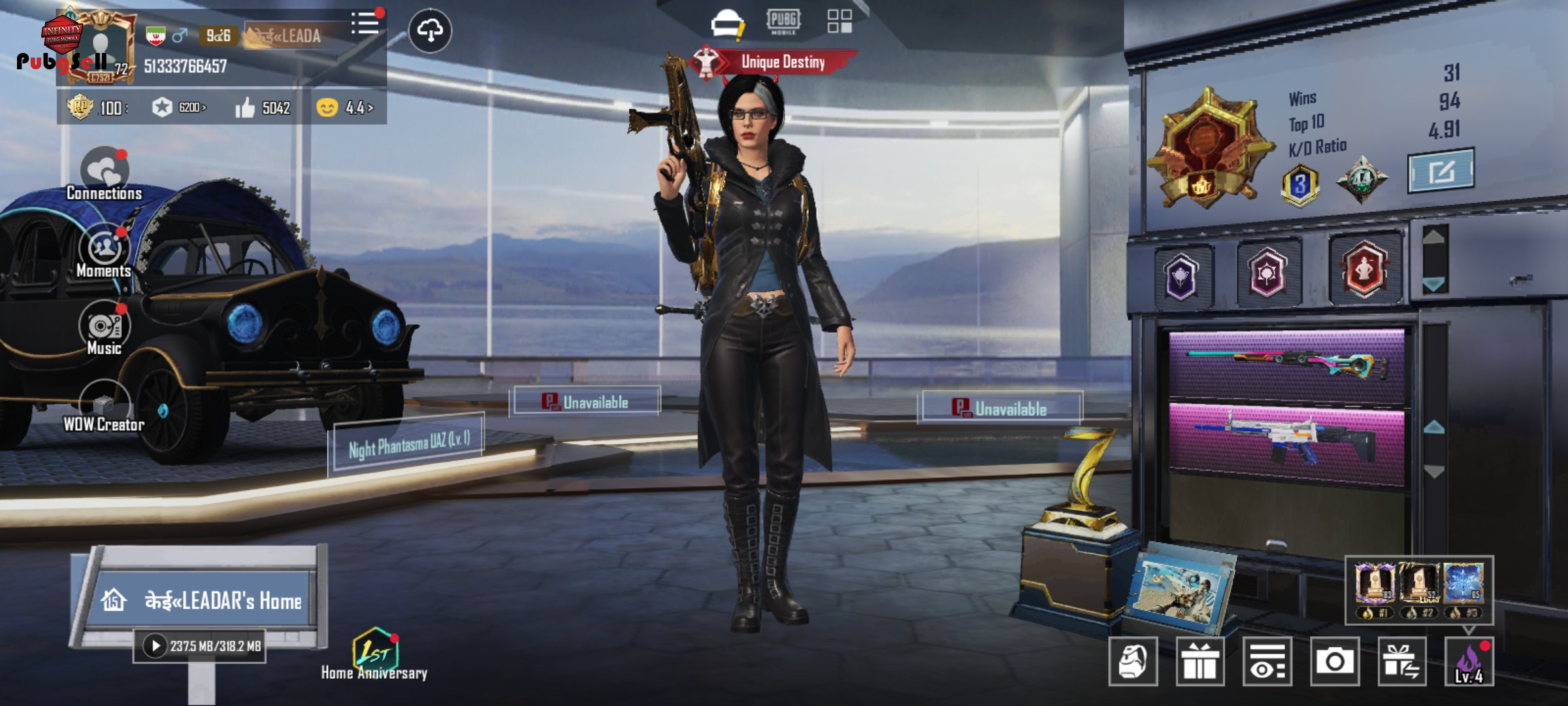Click the cloud download button
The width and height of the screenshot is (1568, 706).
coord(430,30)
